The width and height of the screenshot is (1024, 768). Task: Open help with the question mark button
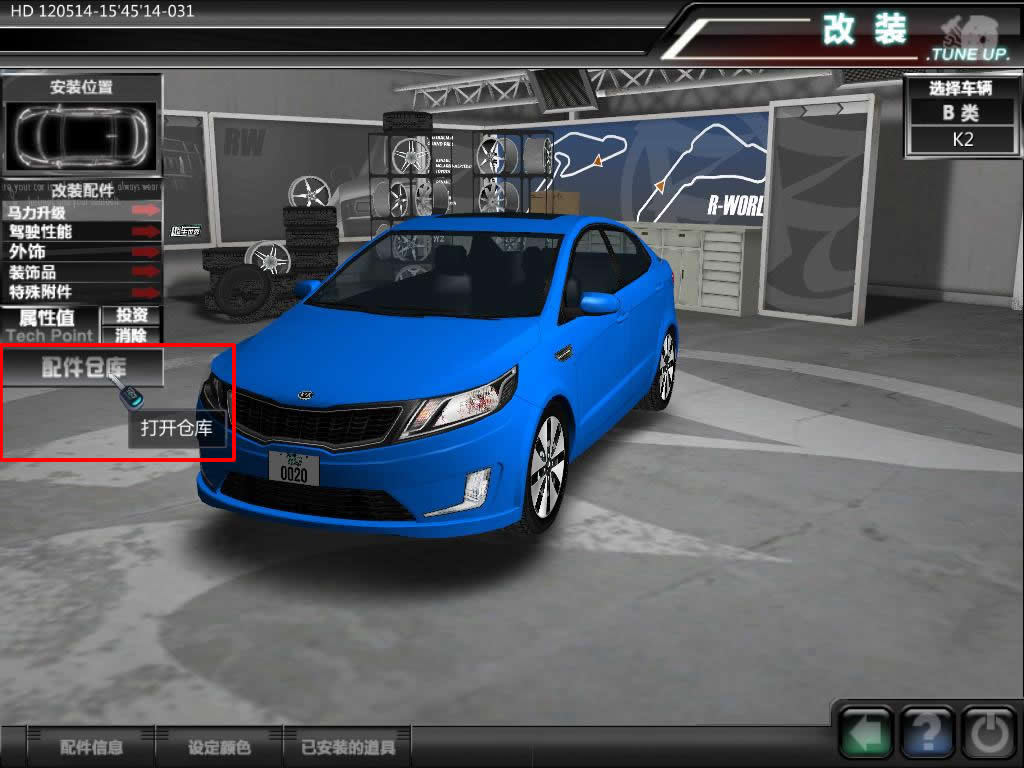tap(927, 735)
